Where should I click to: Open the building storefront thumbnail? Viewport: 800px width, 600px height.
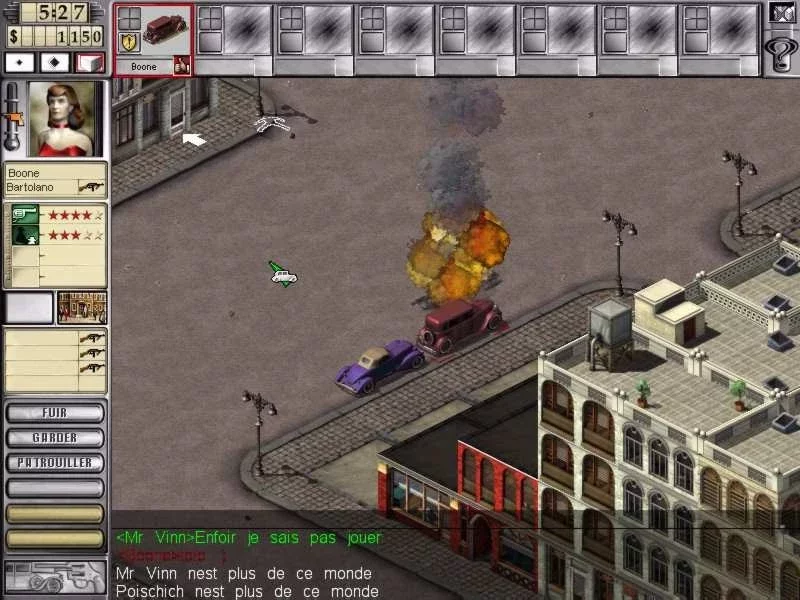click(x=82, y=308)
